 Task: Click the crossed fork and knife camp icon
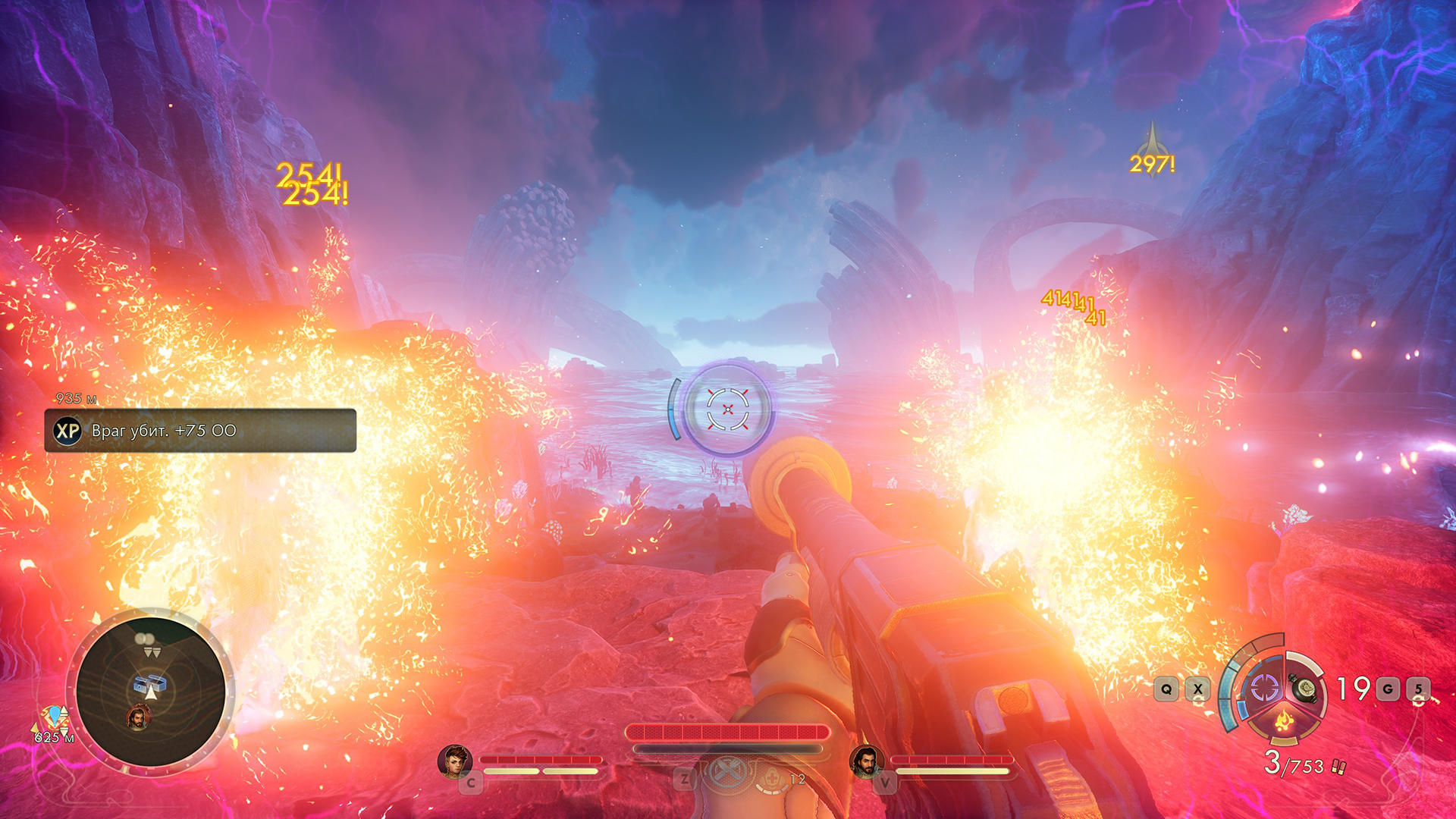click(x=727, y=773)
